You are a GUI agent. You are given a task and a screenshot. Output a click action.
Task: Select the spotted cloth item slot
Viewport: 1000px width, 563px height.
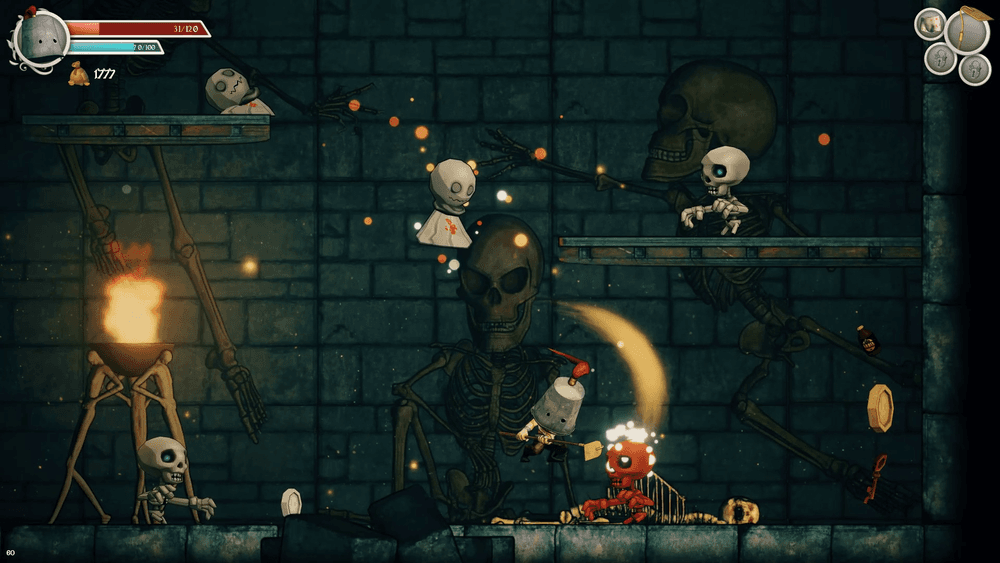[x=930, y=23]
